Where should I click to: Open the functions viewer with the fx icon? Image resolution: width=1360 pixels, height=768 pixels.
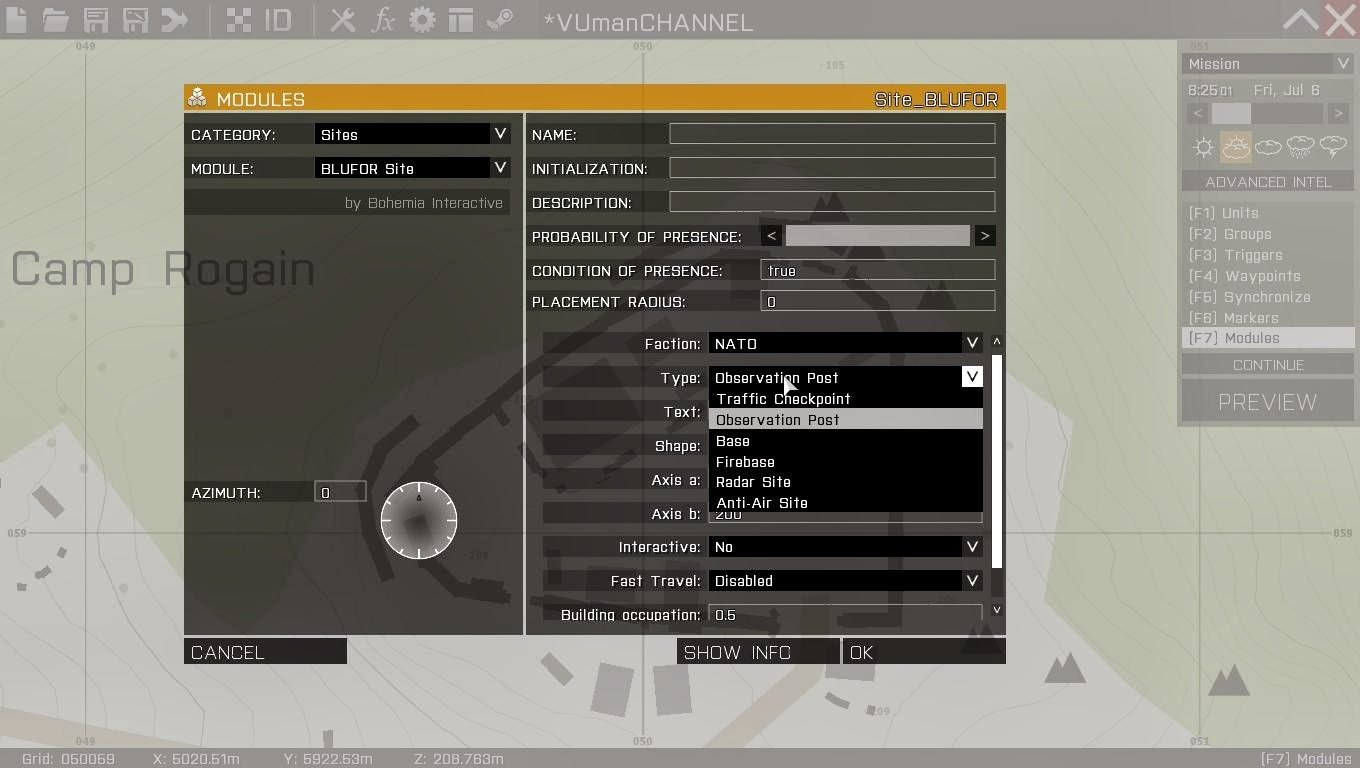click(x=383, y=20)
